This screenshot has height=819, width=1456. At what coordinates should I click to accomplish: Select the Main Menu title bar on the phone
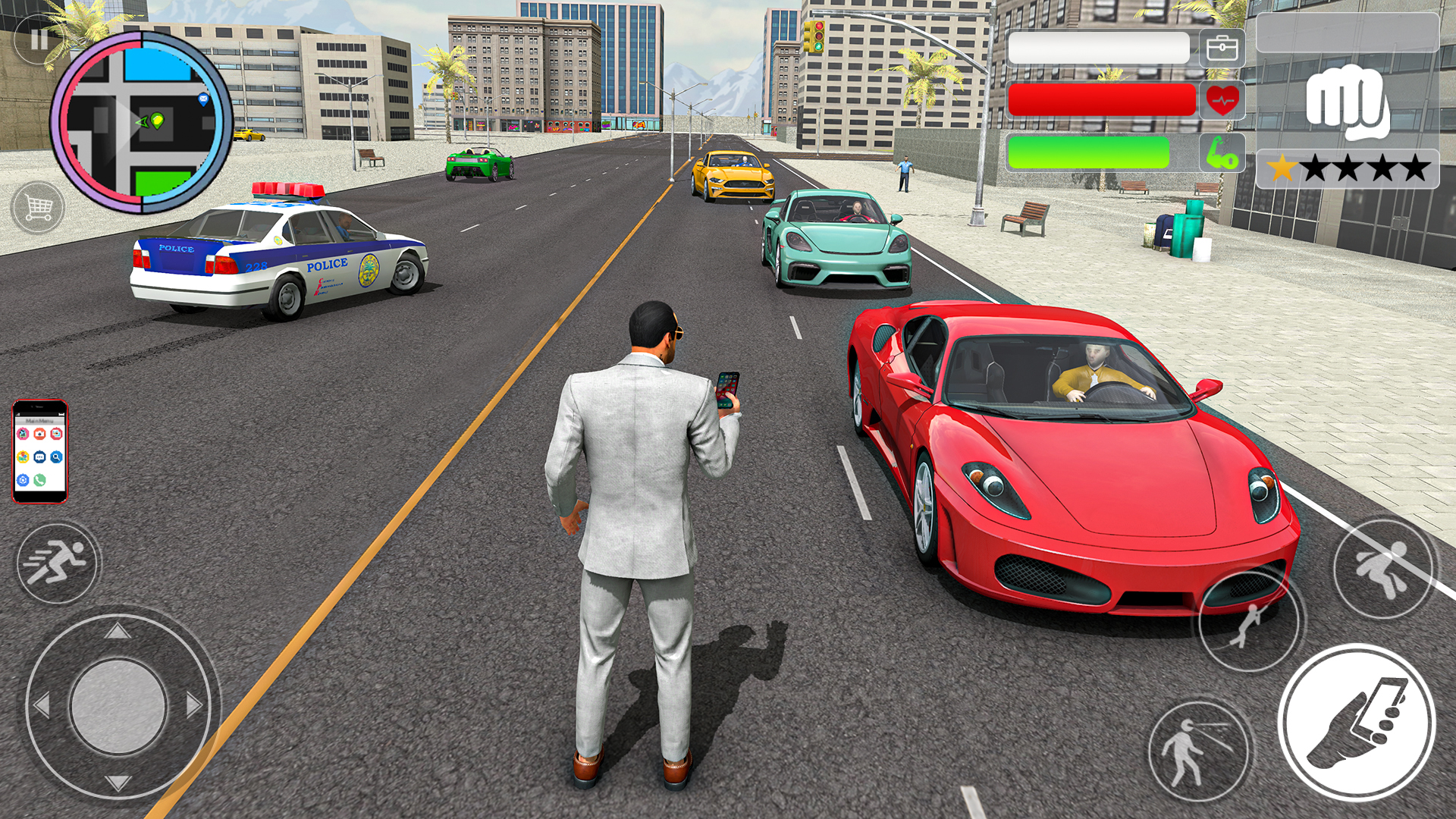[39, 421]
